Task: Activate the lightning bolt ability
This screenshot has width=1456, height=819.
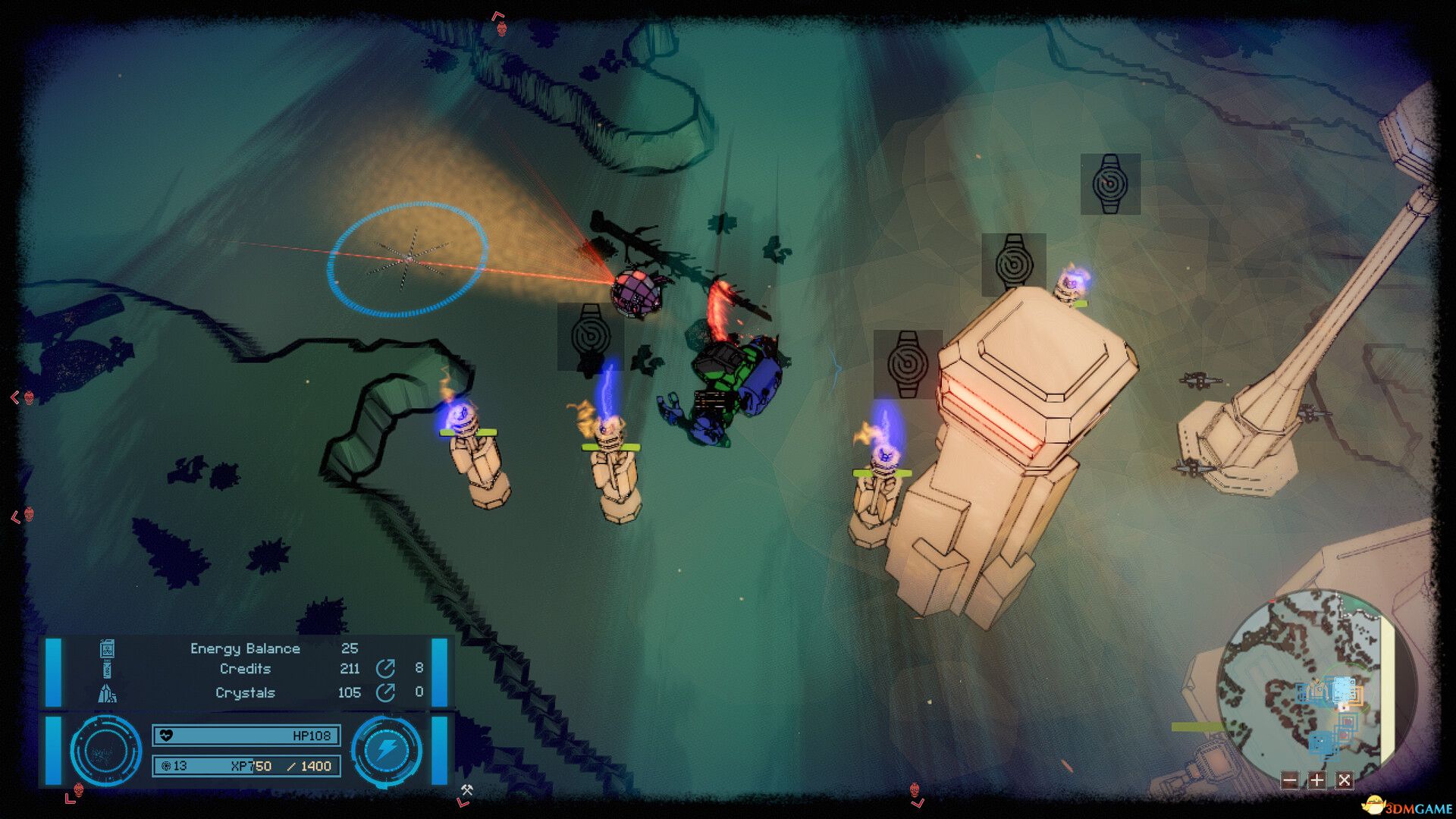Action: 387,750
